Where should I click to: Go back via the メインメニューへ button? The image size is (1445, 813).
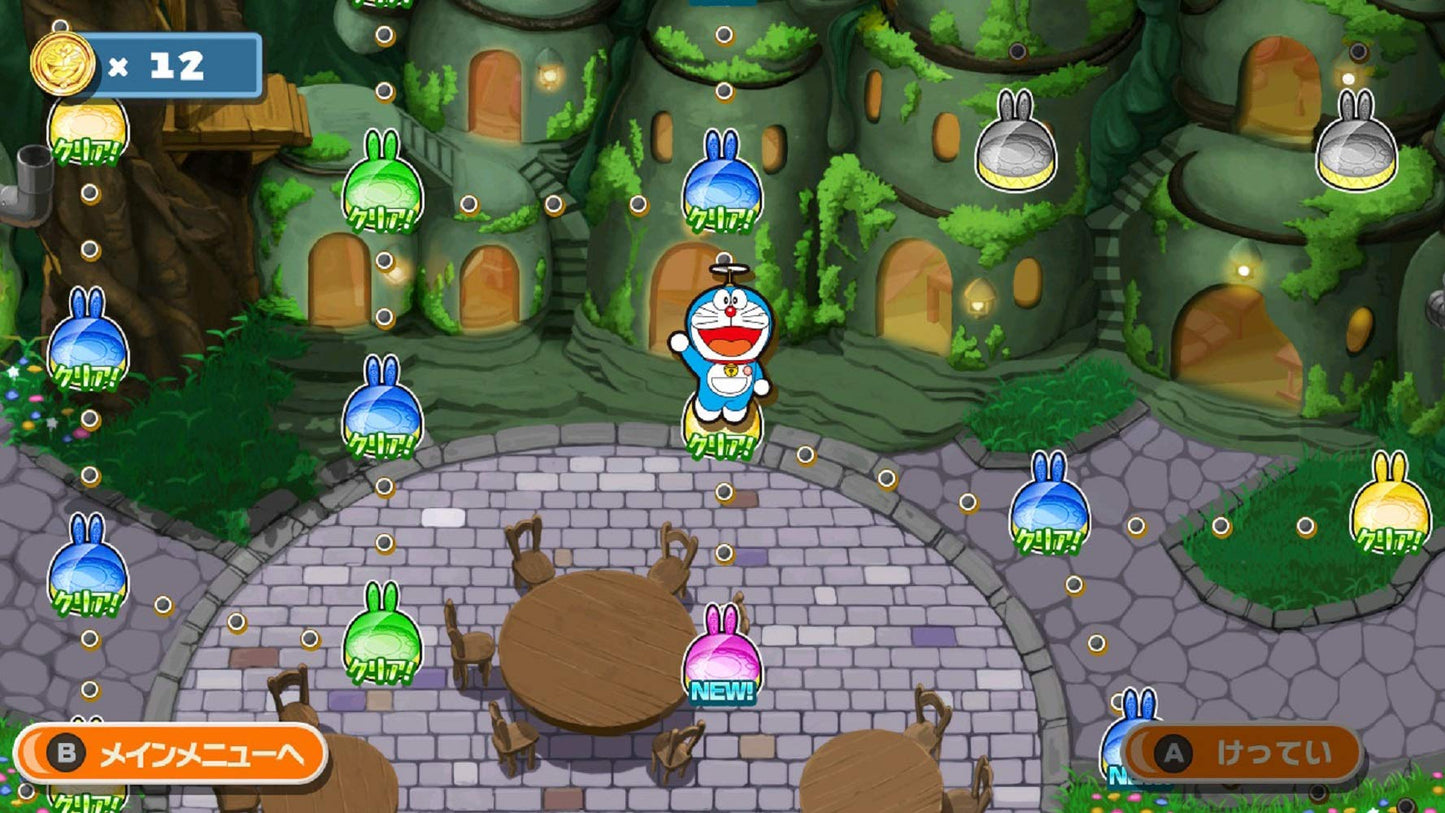pyautogui.click(x=171, y=754)
